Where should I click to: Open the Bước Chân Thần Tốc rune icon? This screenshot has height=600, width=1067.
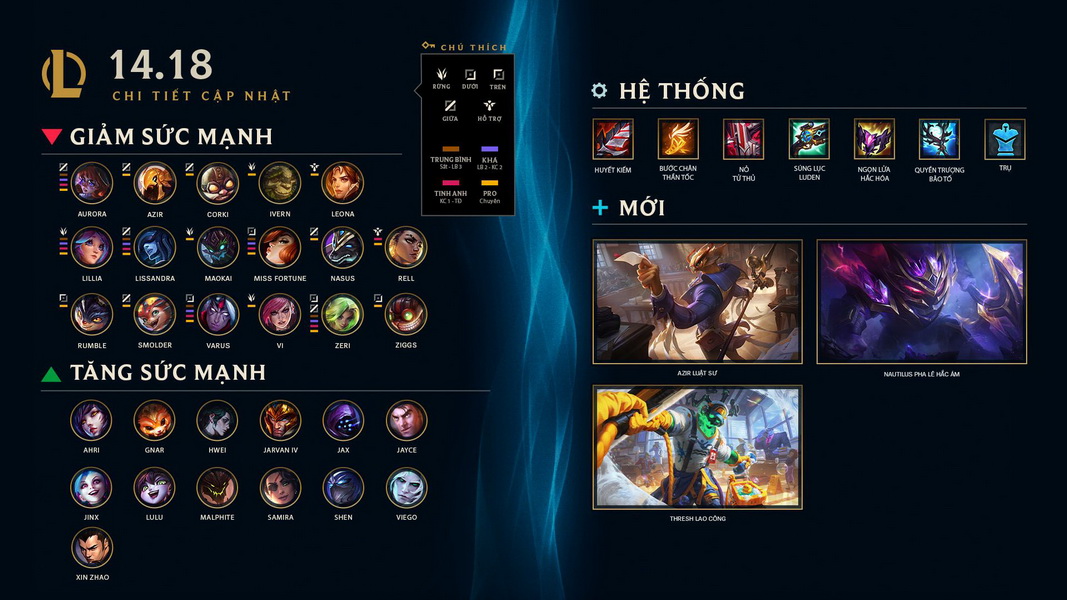(x=678, y=139)
